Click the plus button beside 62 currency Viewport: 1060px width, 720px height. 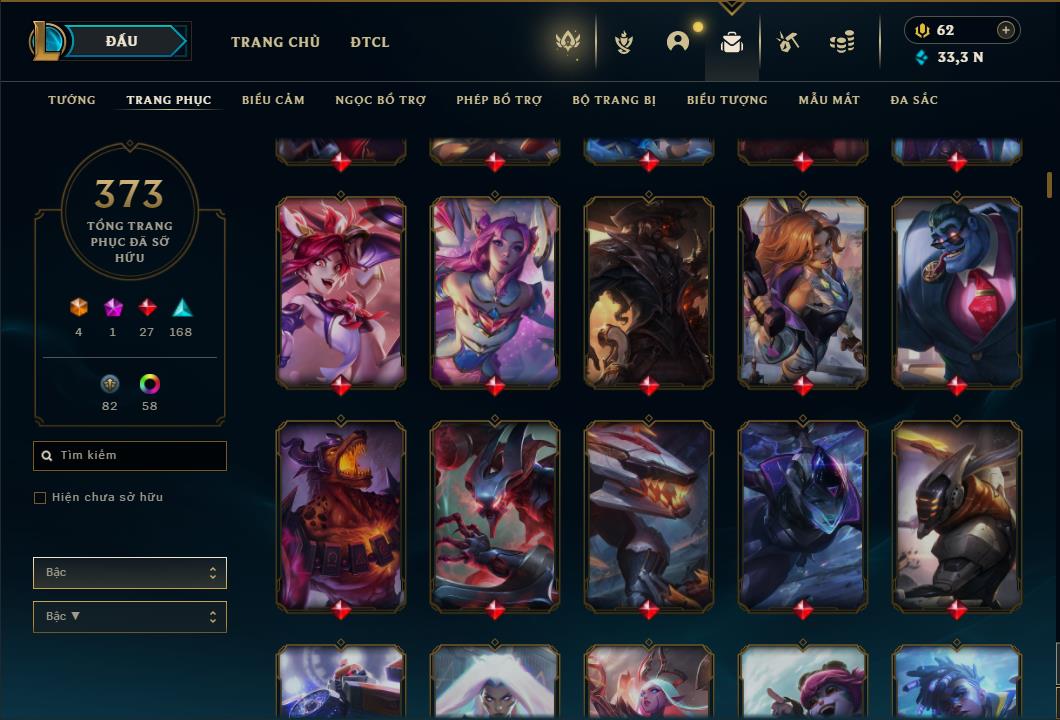pyautogui.click(x=1006, y=30)
